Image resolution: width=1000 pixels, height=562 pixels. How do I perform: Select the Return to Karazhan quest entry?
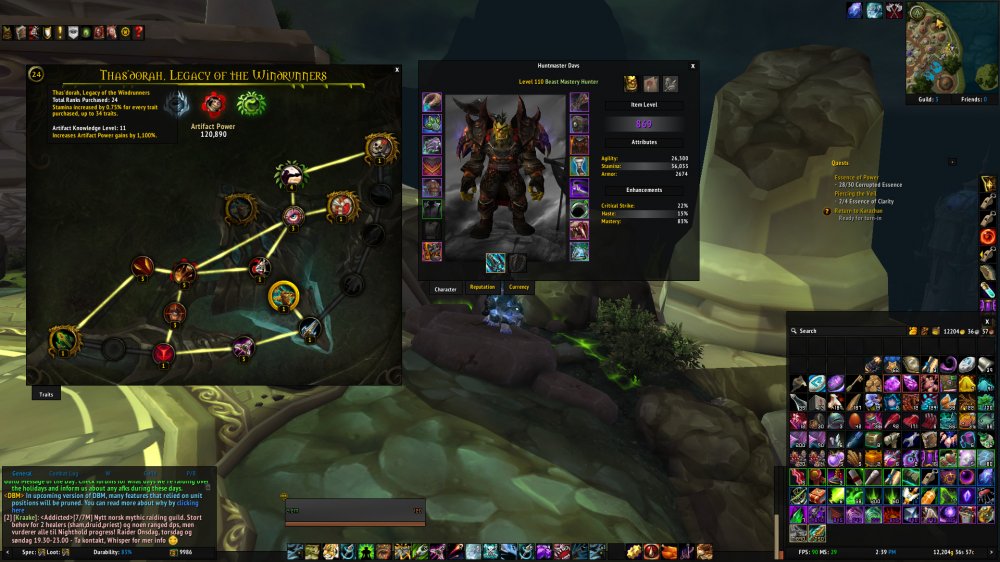point(858,211)
